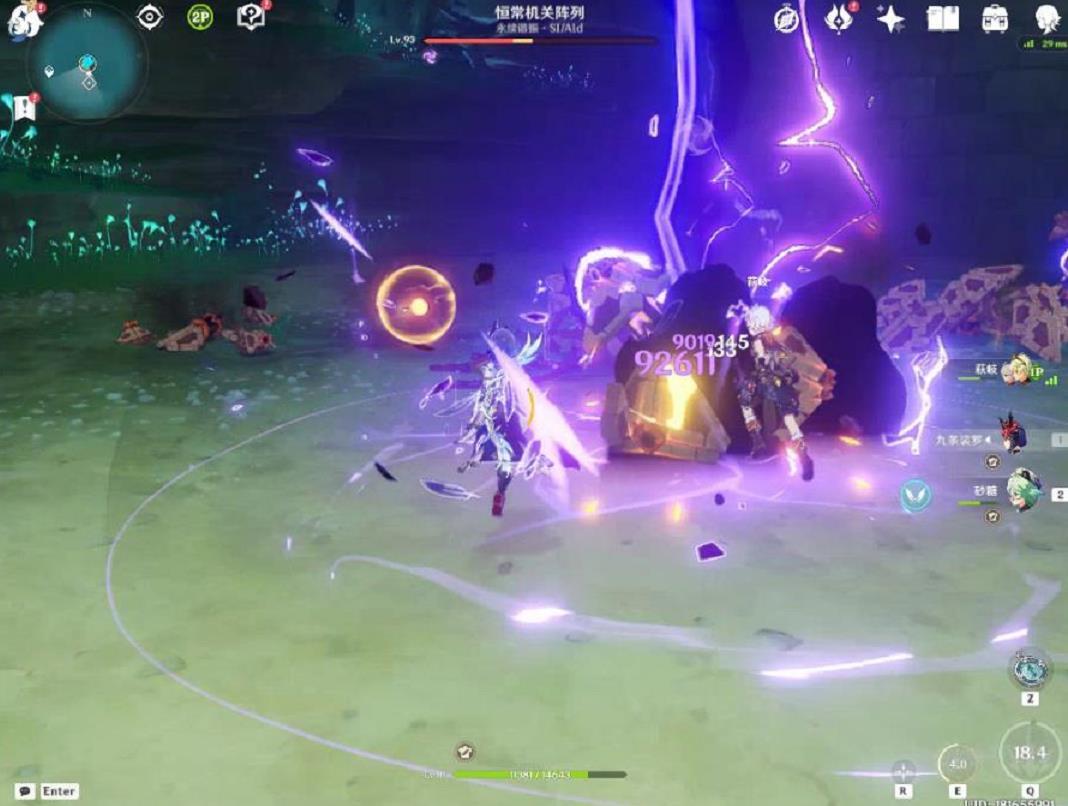1068x806 pixels.
Task: Click the eye-shaped icon beside the minimap
Action: point(150,17)
